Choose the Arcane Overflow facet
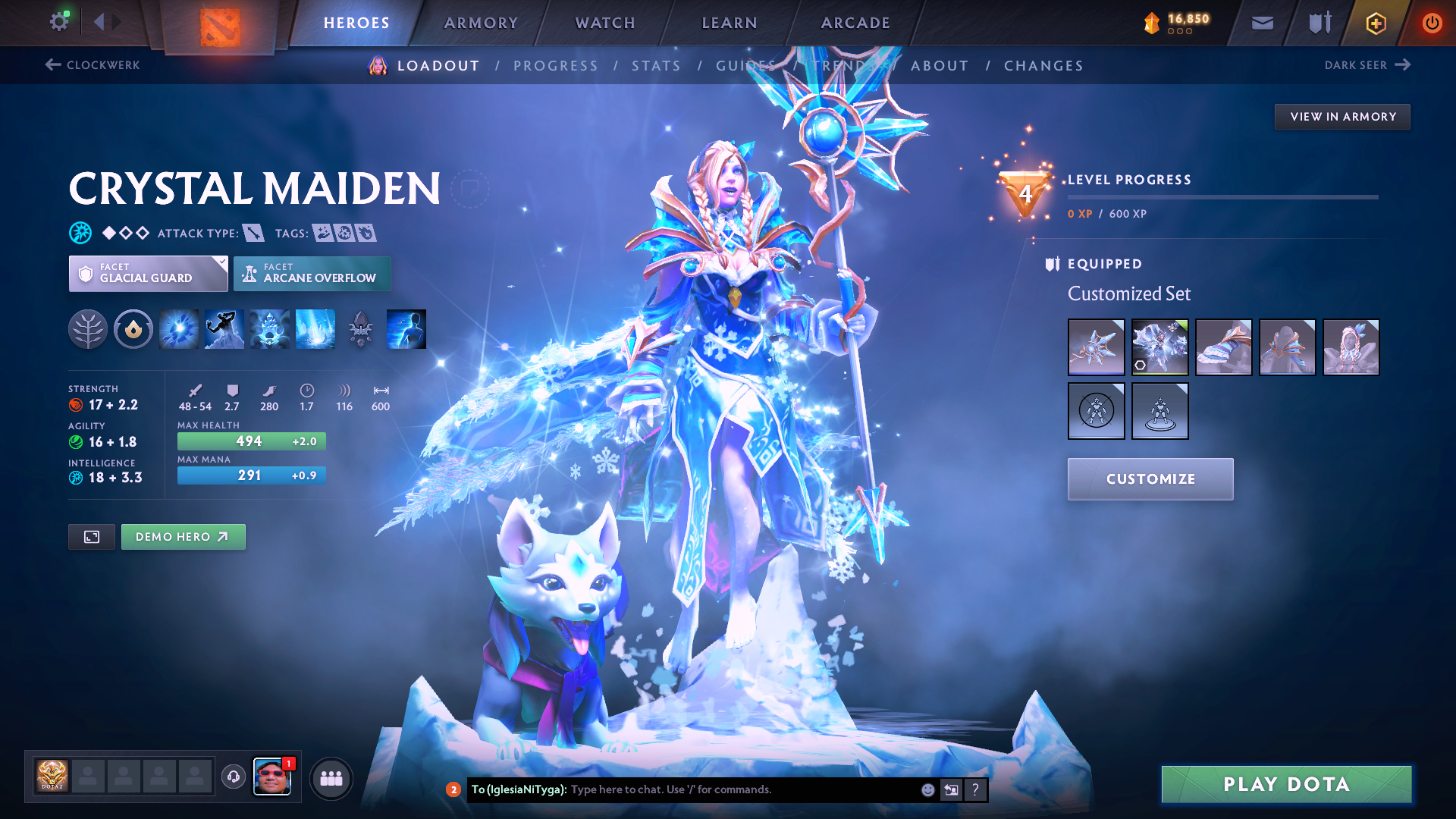 click(312, 274)
